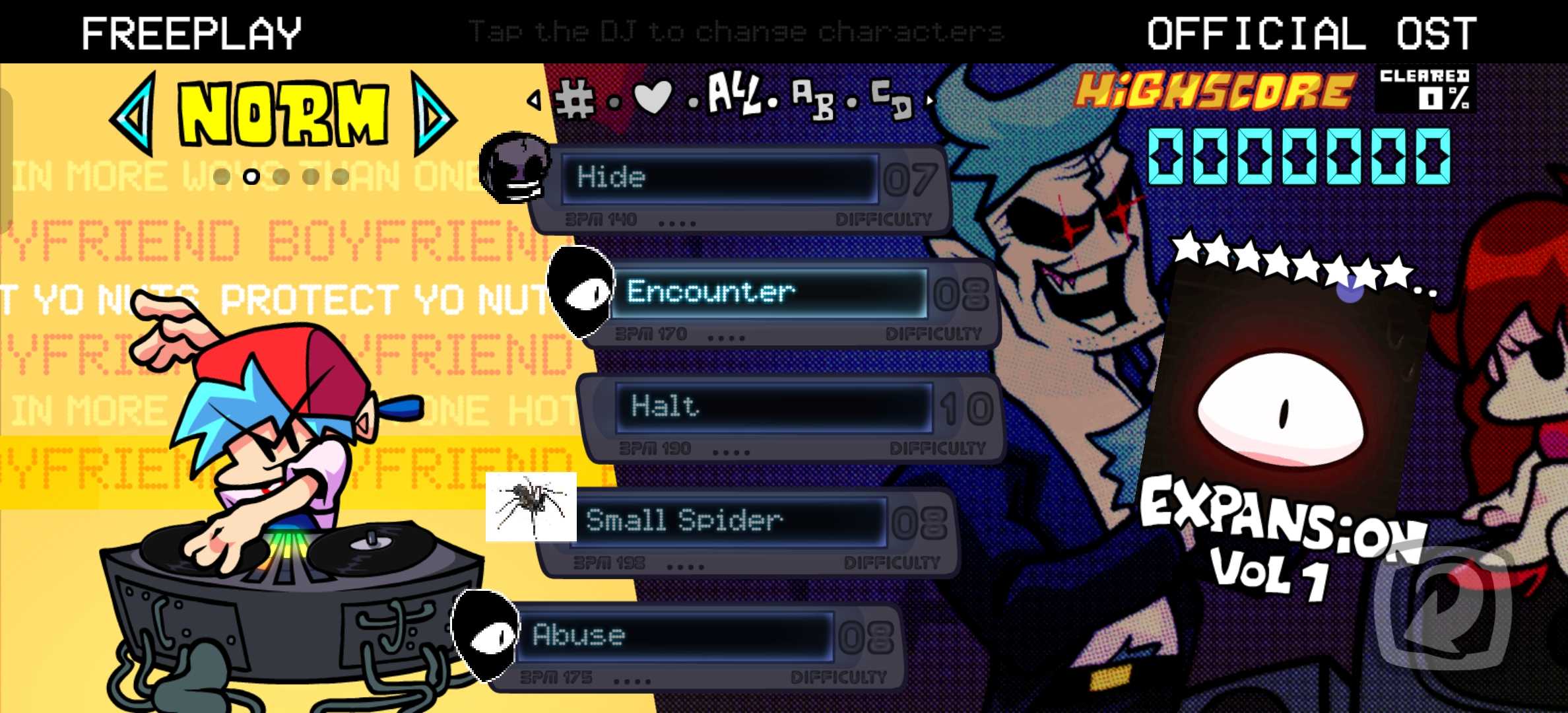This screenshot has height=713, width=1568.
Task: Select the song Hide
Action: [x=719, y=178]
